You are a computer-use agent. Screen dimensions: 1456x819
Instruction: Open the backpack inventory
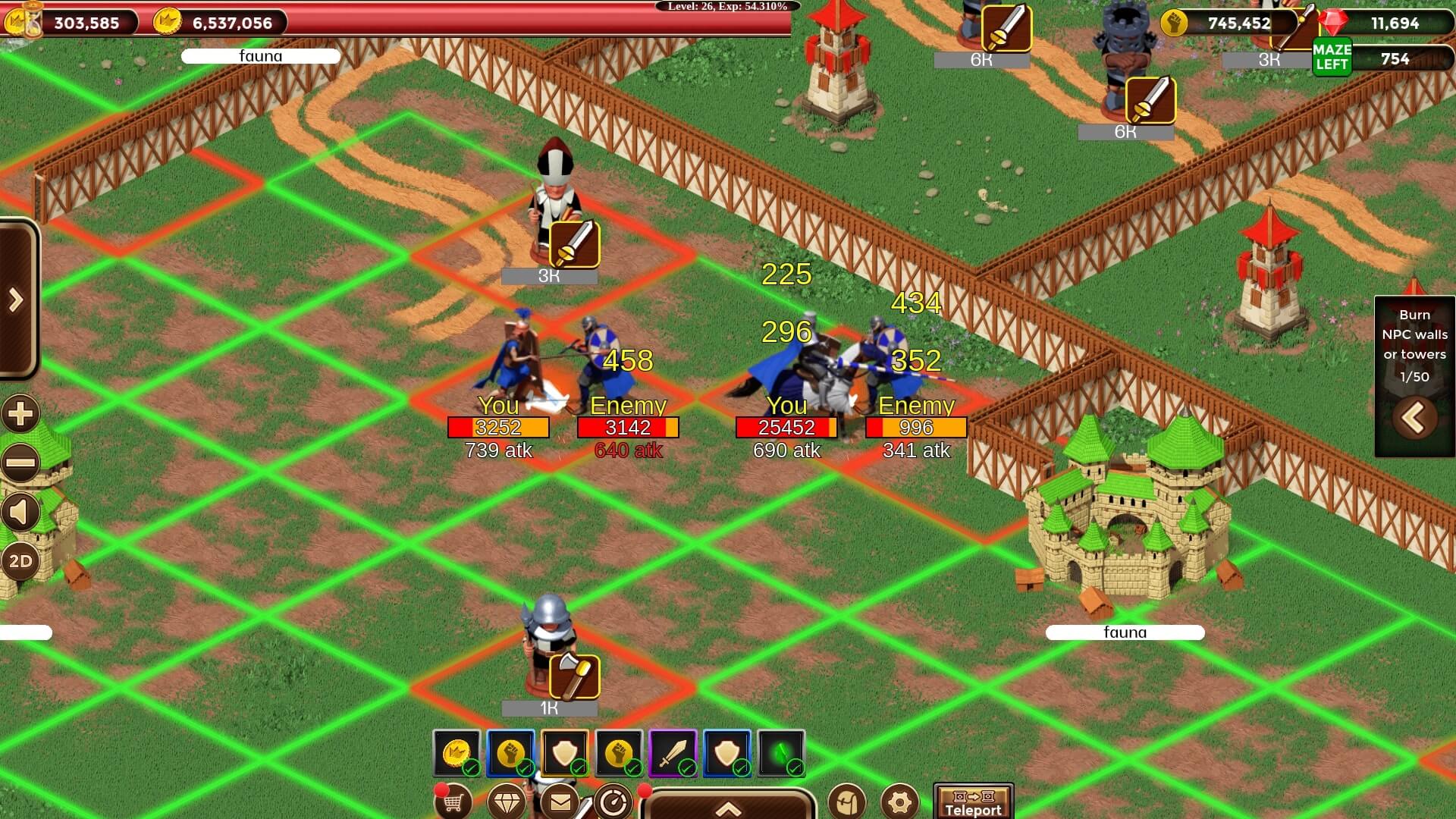[x=847, y=802]
